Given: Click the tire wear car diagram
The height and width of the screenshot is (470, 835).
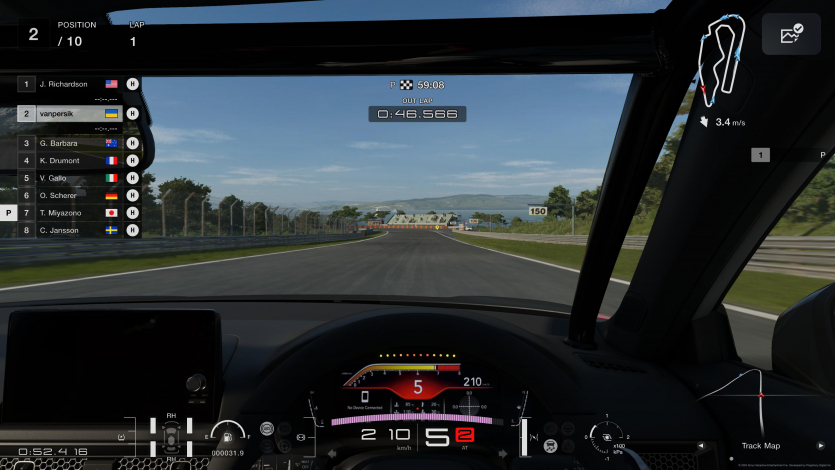Looking at the screenshot, I should pyautogui.click(x=171, y=436).
